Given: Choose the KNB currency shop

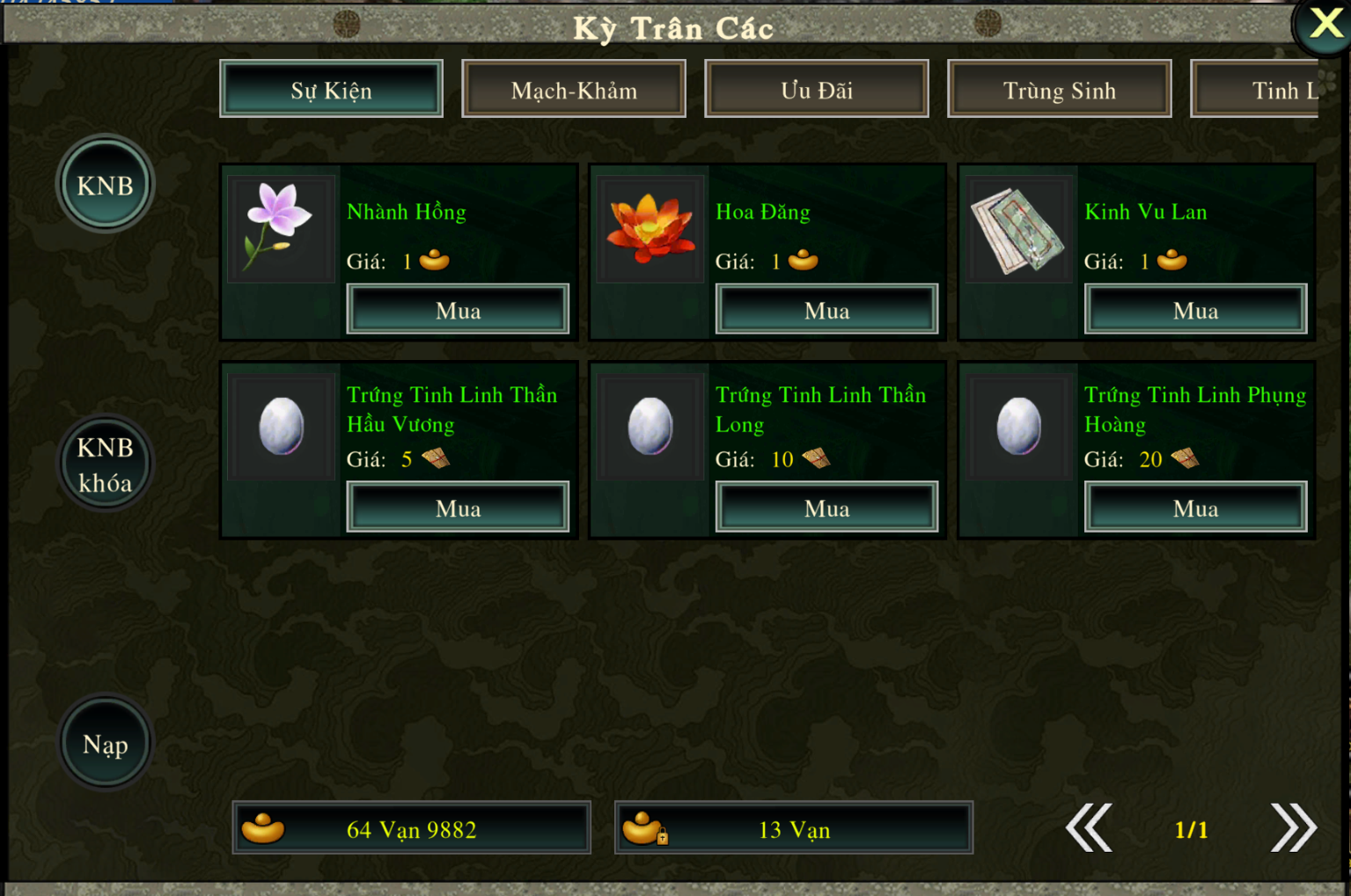Looking at the screenshot, I should [x=105, y=185].
